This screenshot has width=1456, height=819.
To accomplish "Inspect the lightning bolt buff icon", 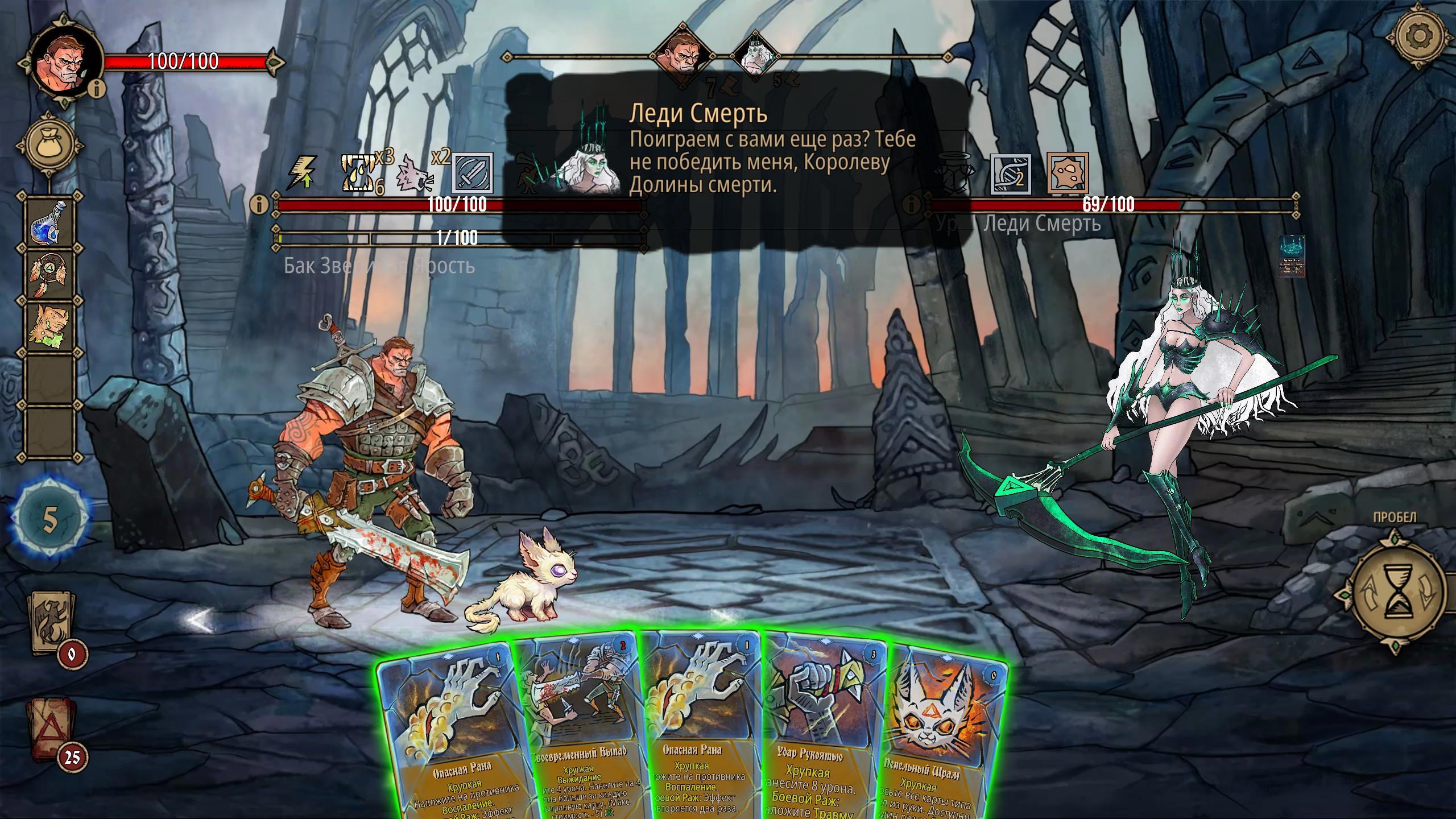I will 302,172.
